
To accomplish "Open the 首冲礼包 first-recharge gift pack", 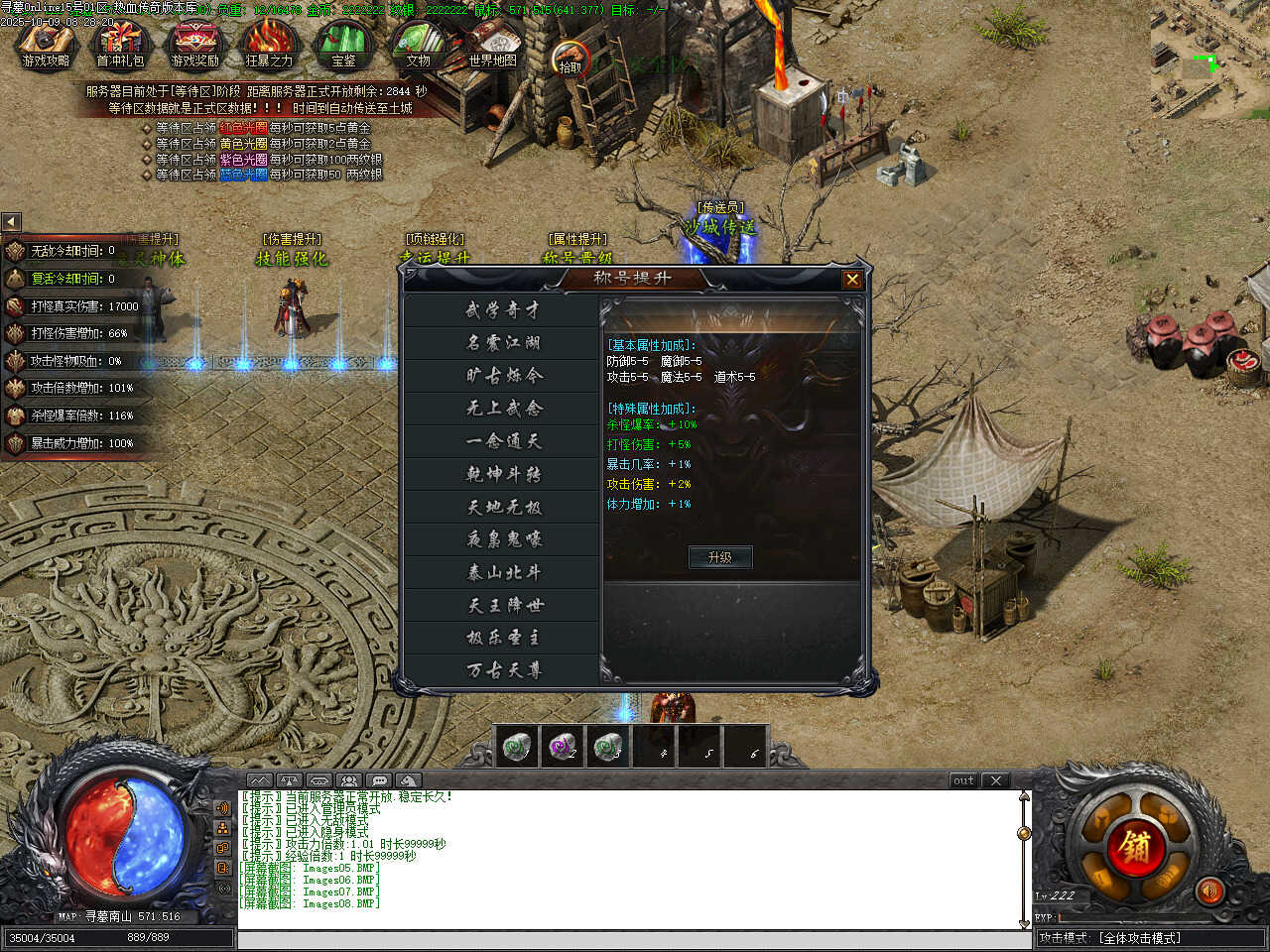I will tap(120, 46).
